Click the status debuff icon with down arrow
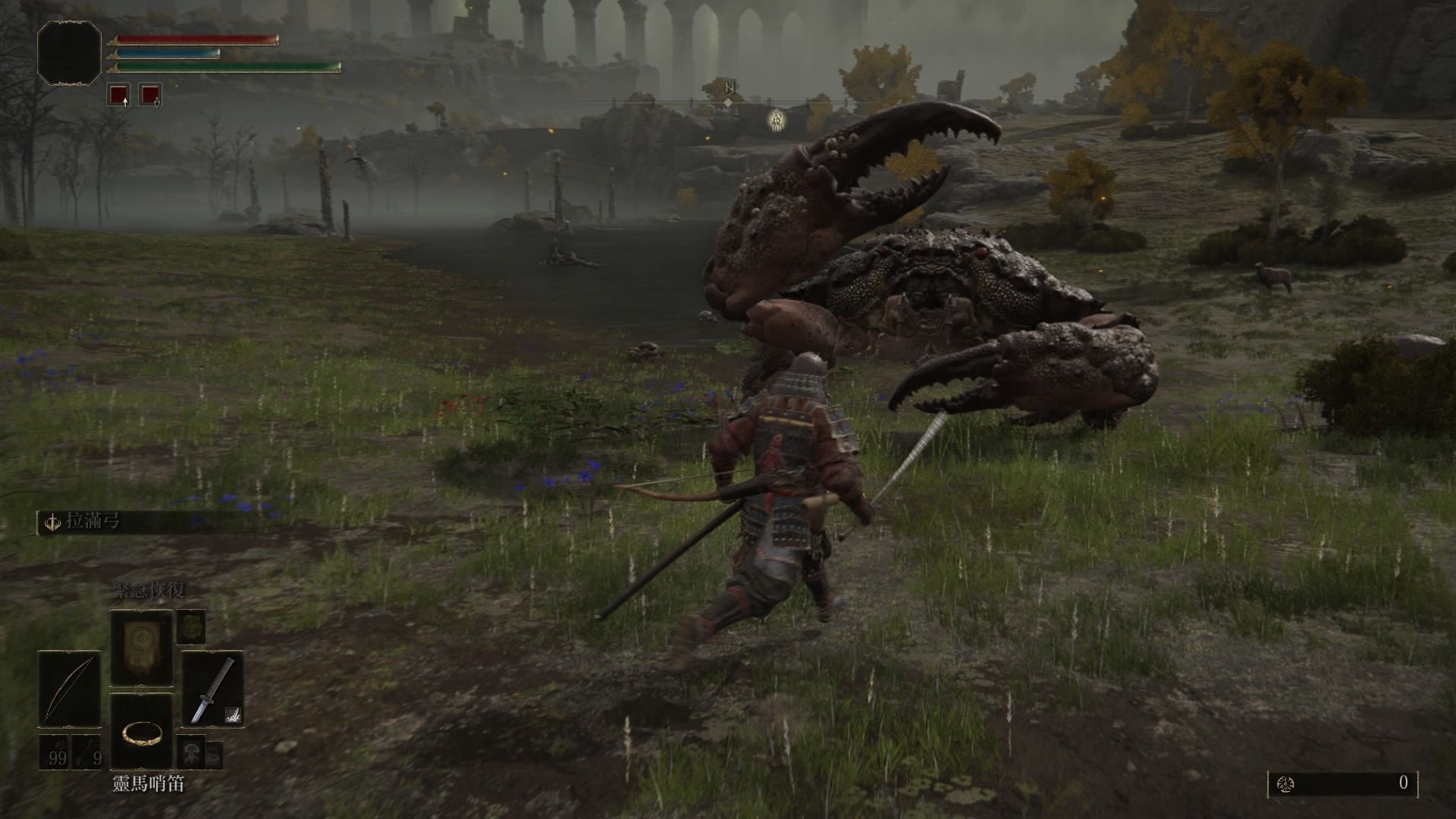Viewport: 1456px width, 819px height. (x=150, y=95)
